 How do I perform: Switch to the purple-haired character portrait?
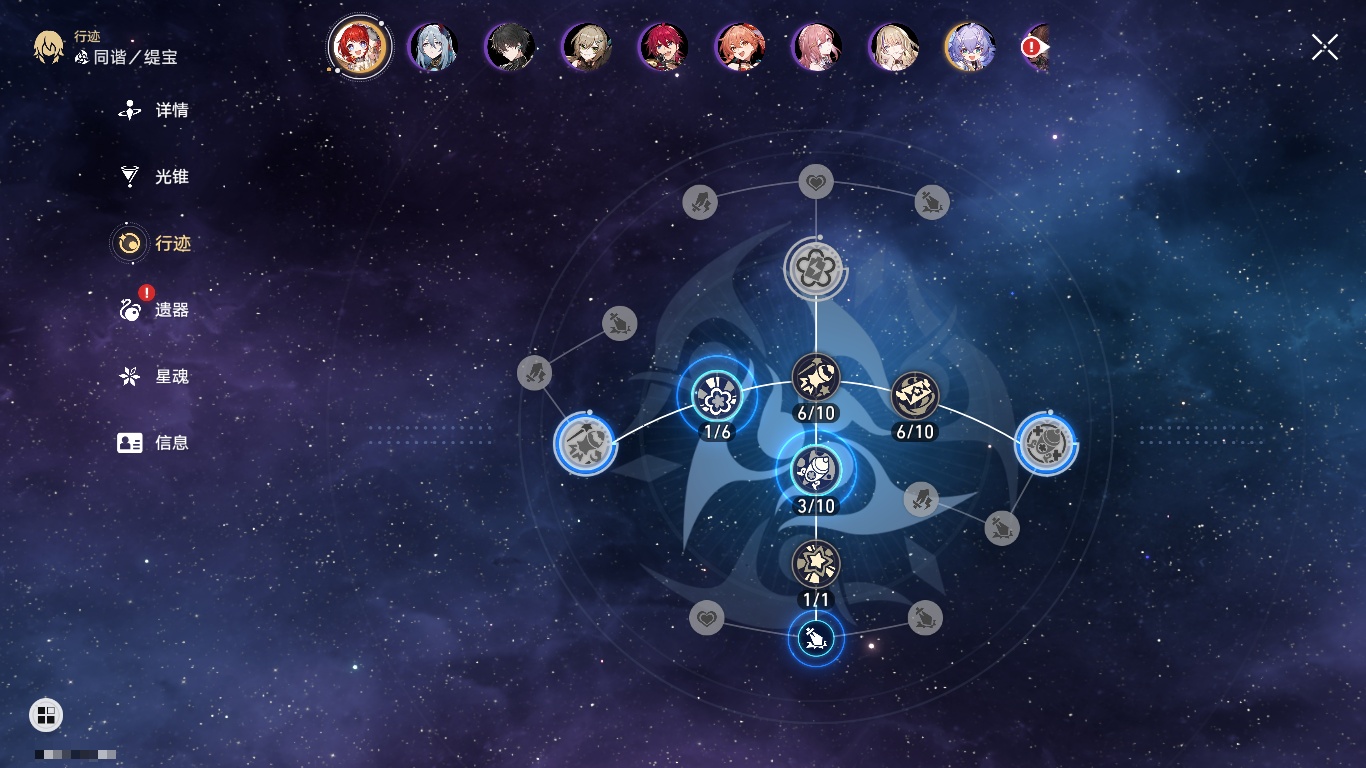[x=969, y=47]
